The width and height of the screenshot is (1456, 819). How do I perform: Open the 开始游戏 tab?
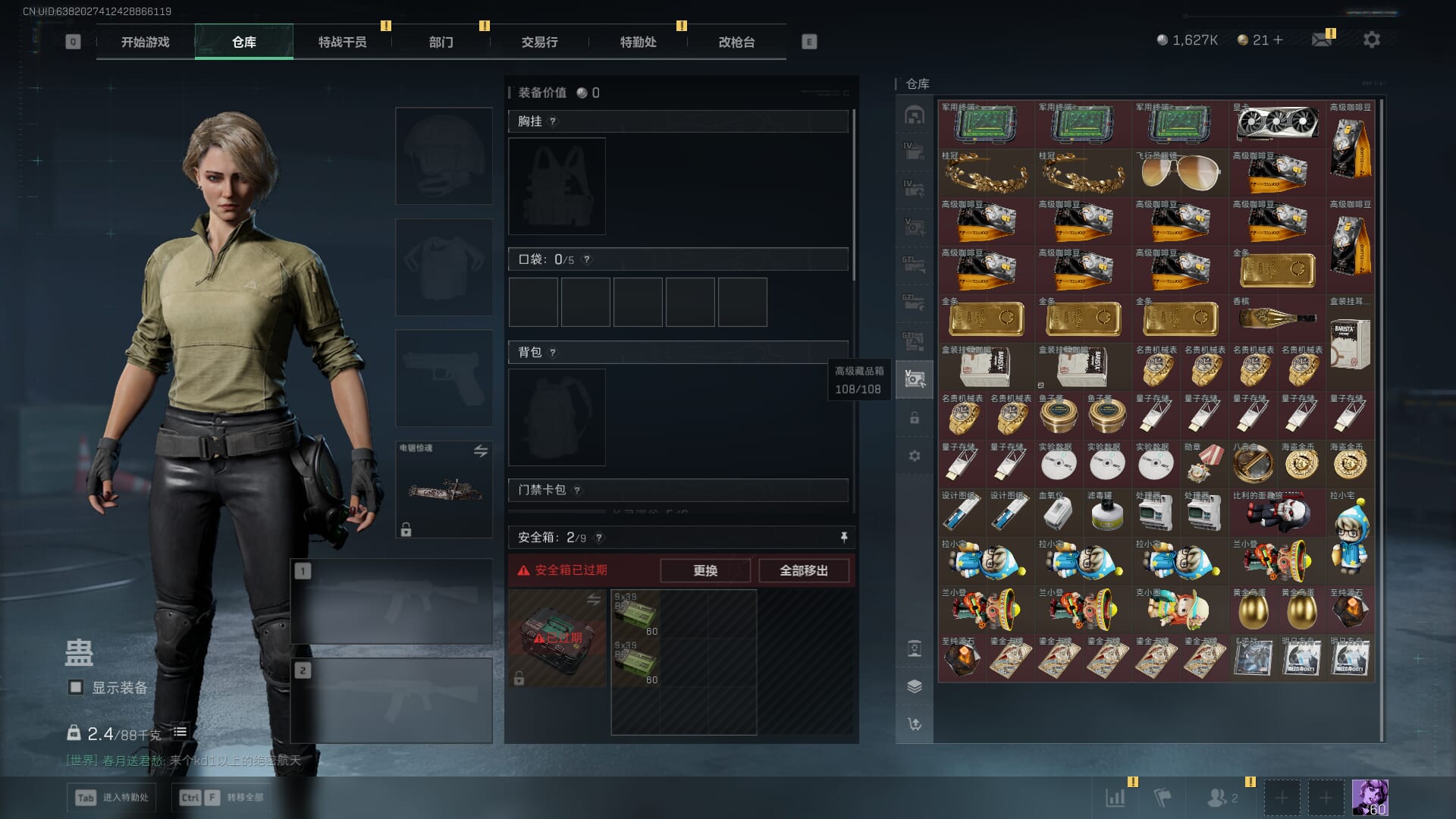point(145,42)
